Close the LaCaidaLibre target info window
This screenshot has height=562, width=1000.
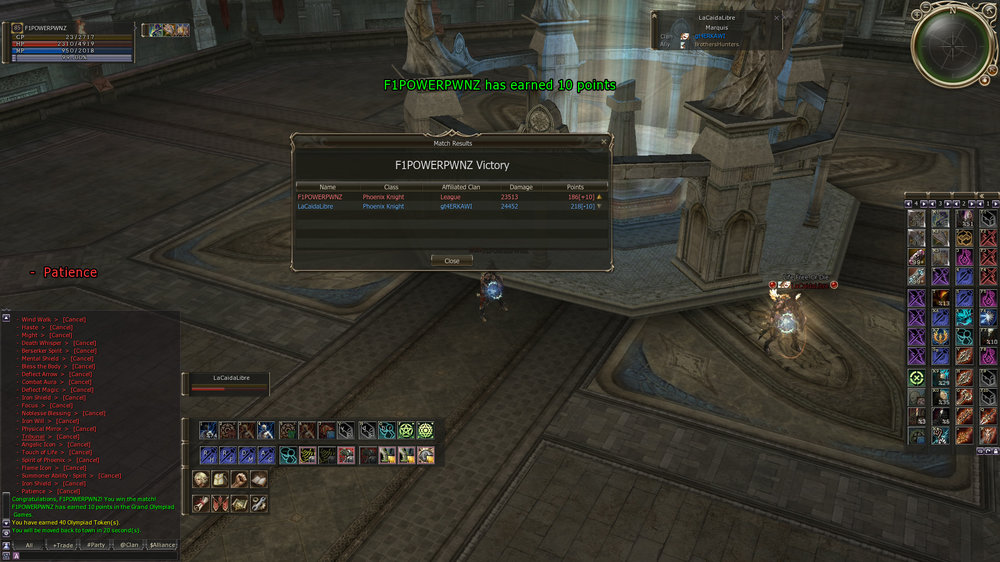click(x=776, y=17)
